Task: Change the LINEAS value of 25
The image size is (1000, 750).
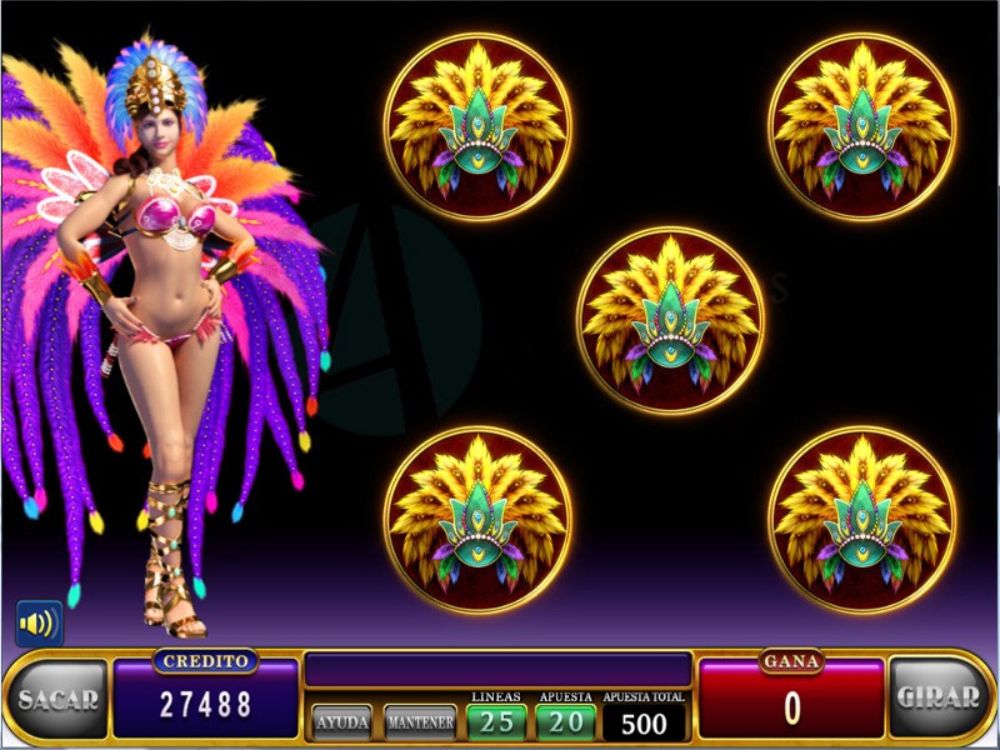Action: (496, 721)
